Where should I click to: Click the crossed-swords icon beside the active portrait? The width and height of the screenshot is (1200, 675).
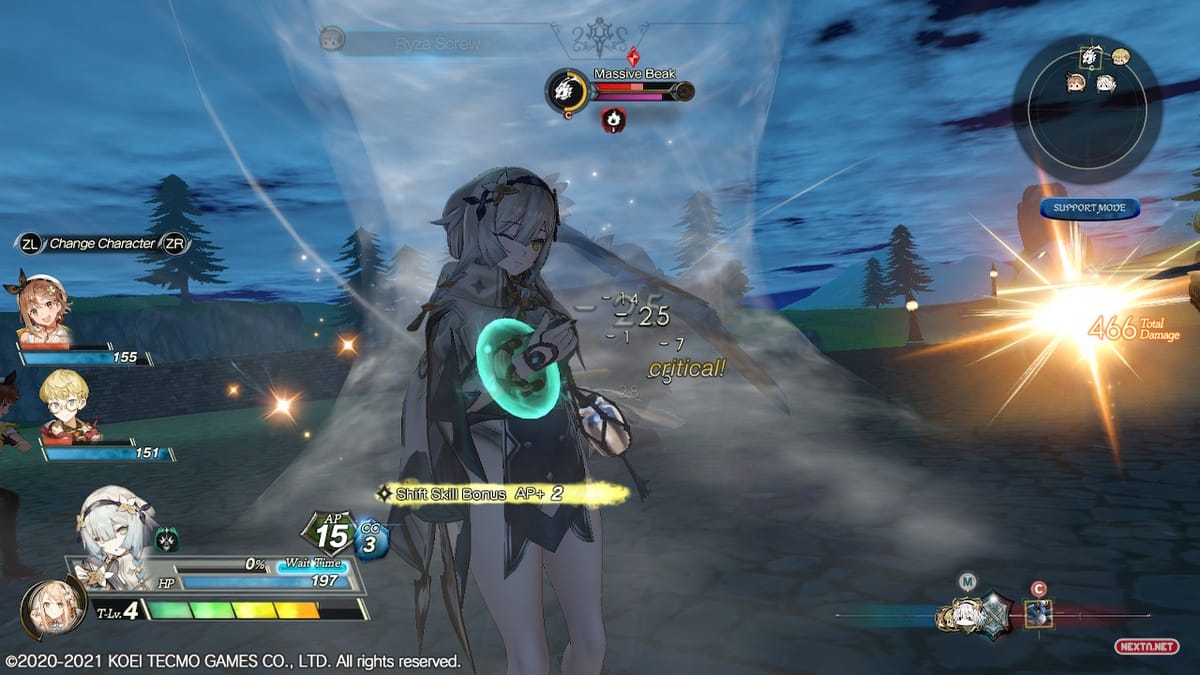coord(166,540)
